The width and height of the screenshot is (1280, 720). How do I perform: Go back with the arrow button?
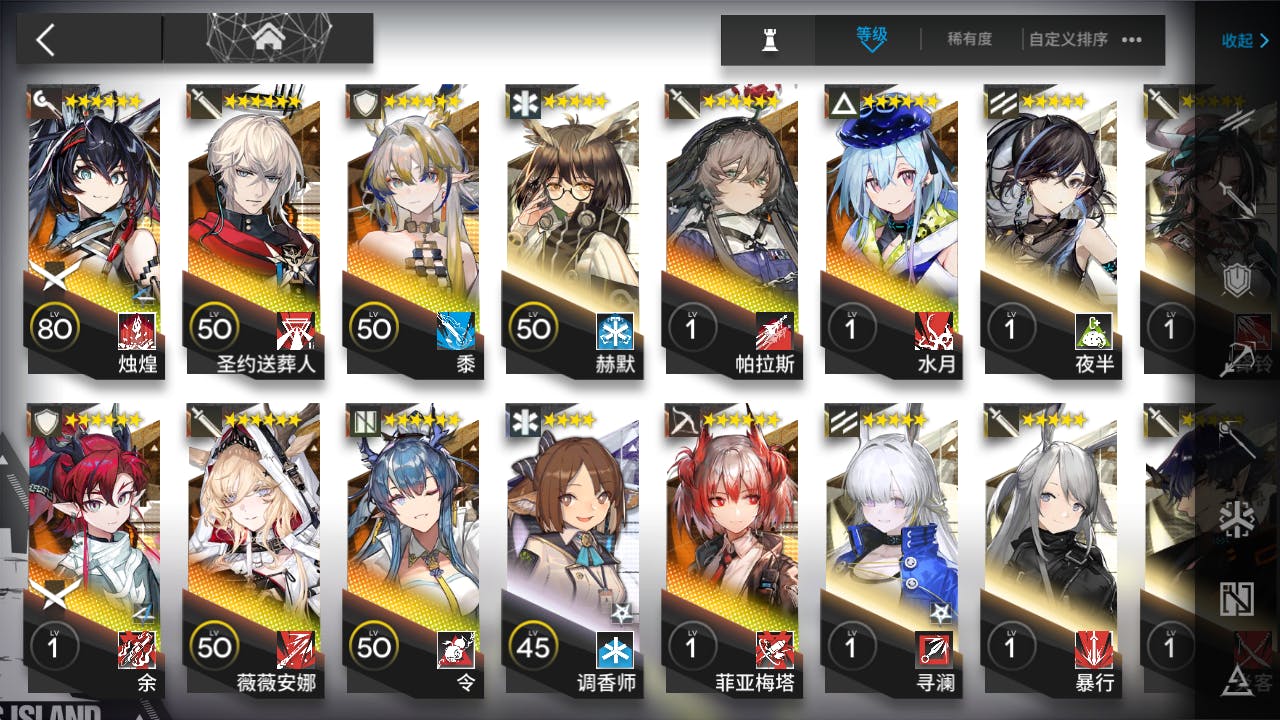coord(45,39)
